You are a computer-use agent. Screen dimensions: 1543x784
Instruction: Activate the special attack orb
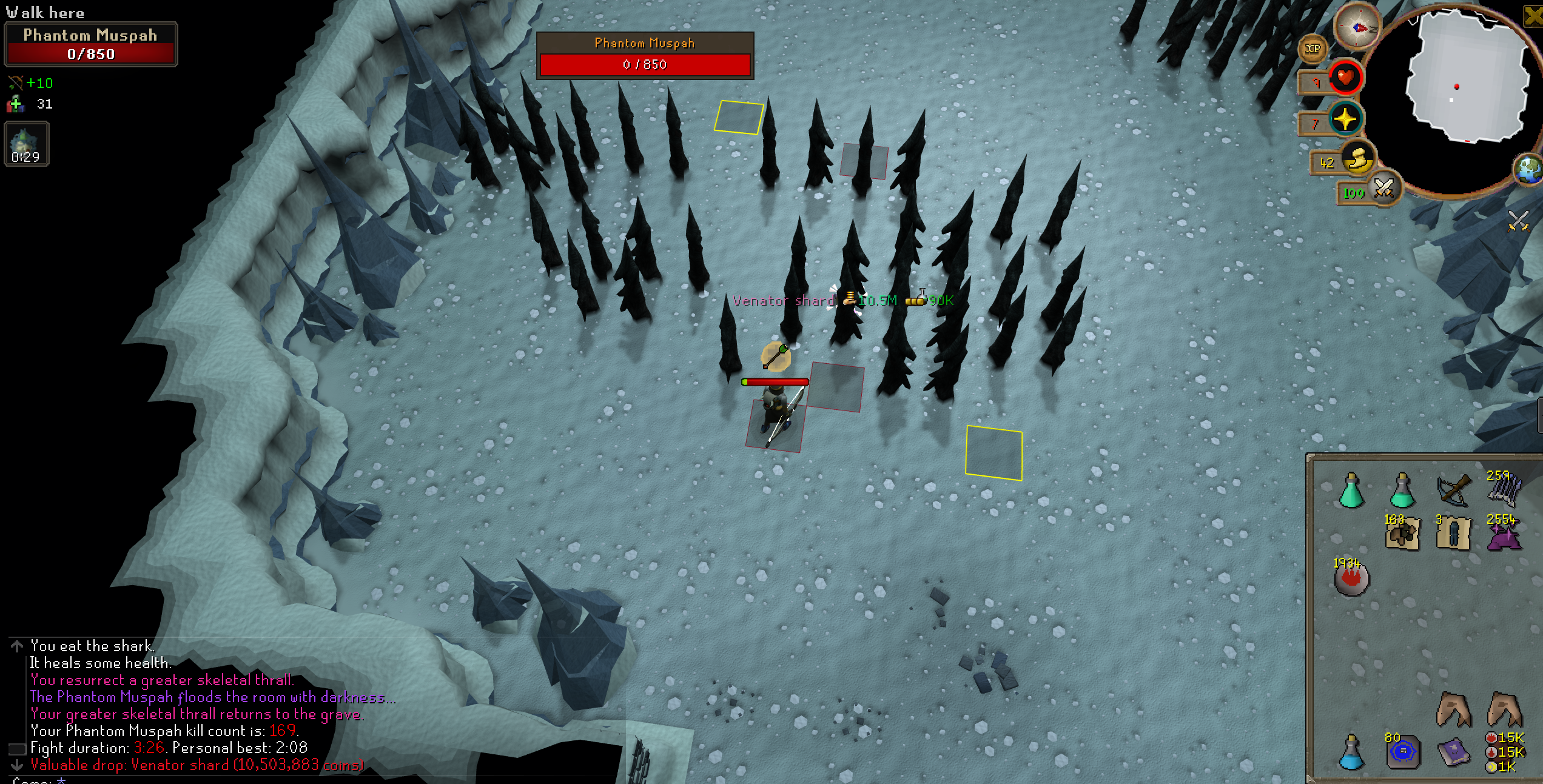(x=1383, y=187)
